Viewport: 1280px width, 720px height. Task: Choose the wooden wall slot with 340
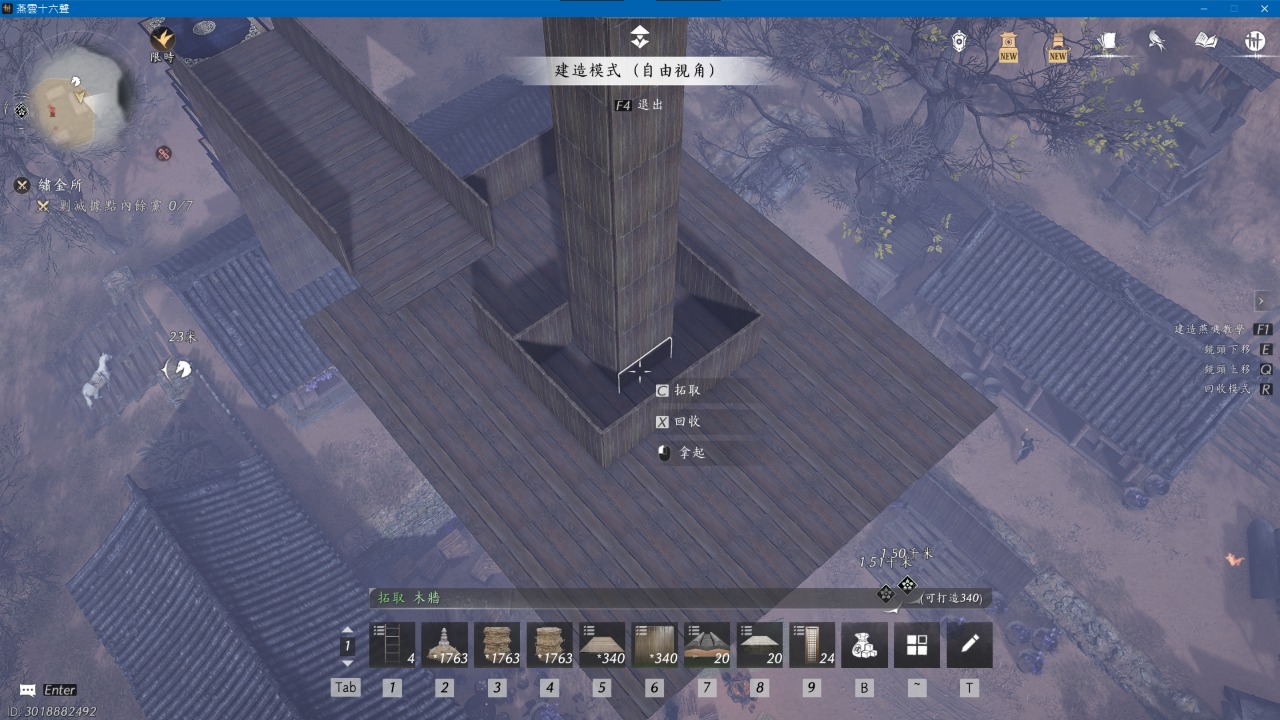[x=655, y=645]
